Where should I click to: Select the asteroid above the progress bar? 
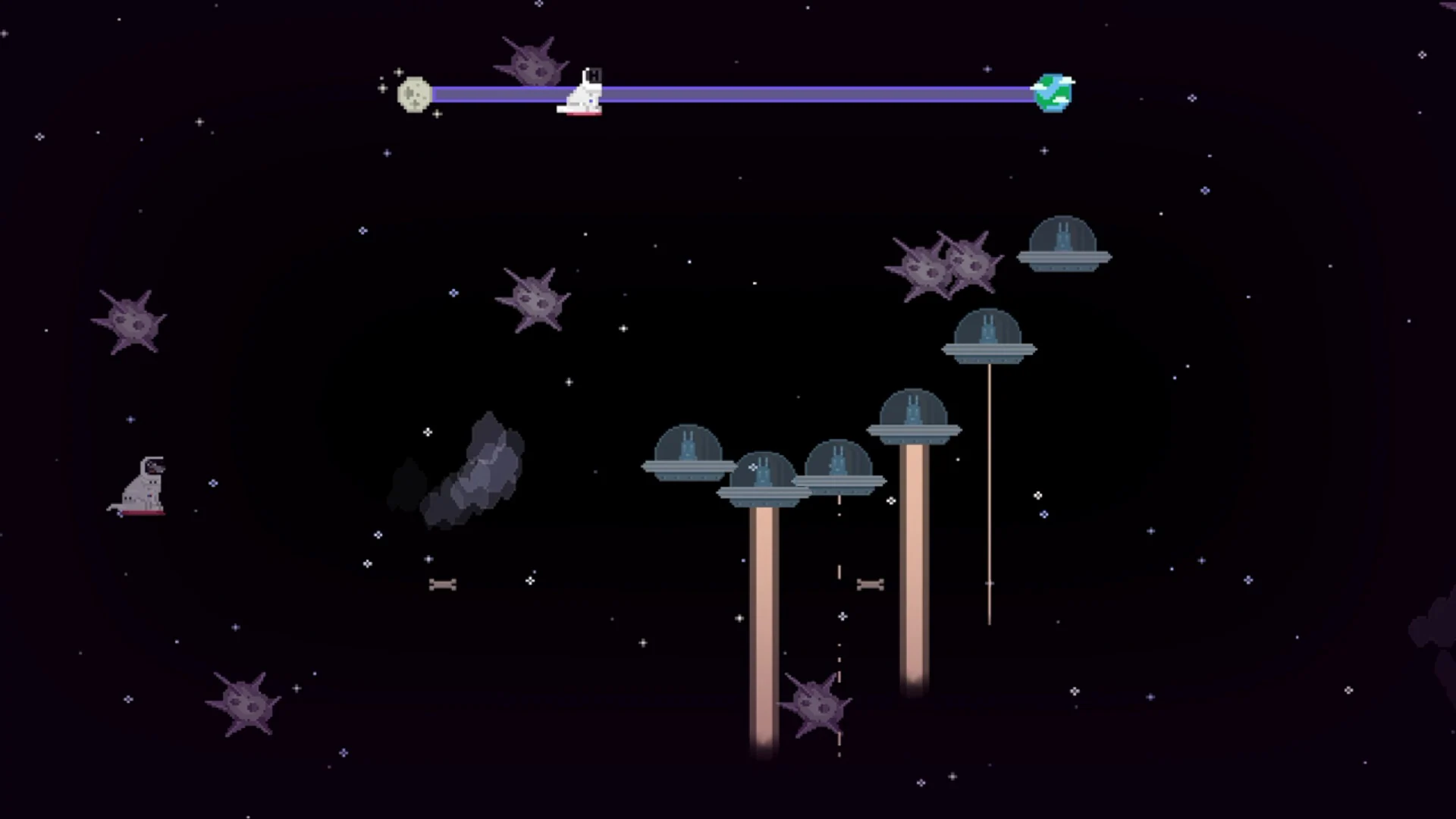click(x=531, y=61)
